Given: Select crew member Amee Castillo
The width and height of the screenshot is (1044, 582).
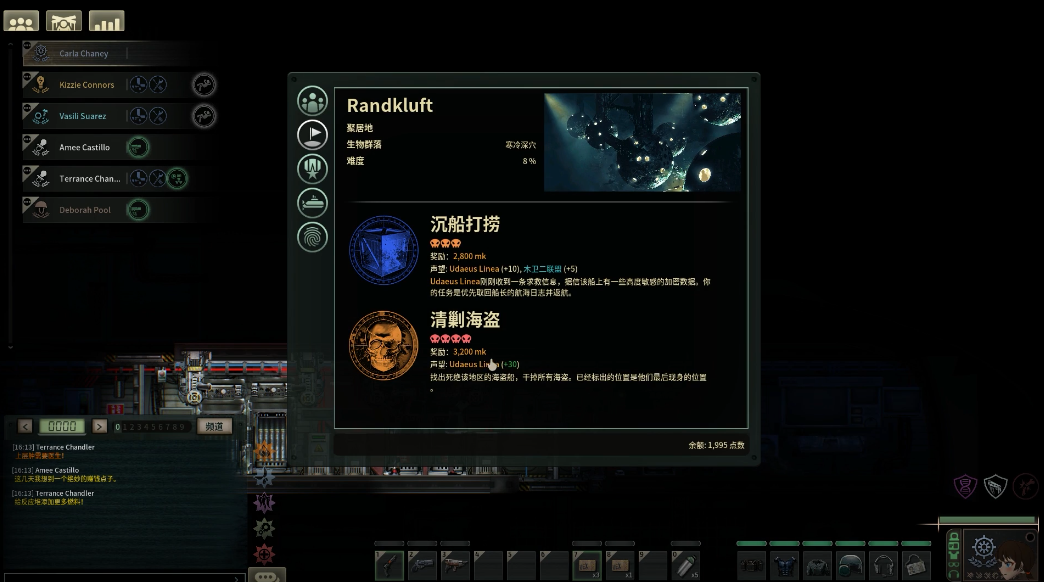Looking at the screenshot, I should (84, 147).
